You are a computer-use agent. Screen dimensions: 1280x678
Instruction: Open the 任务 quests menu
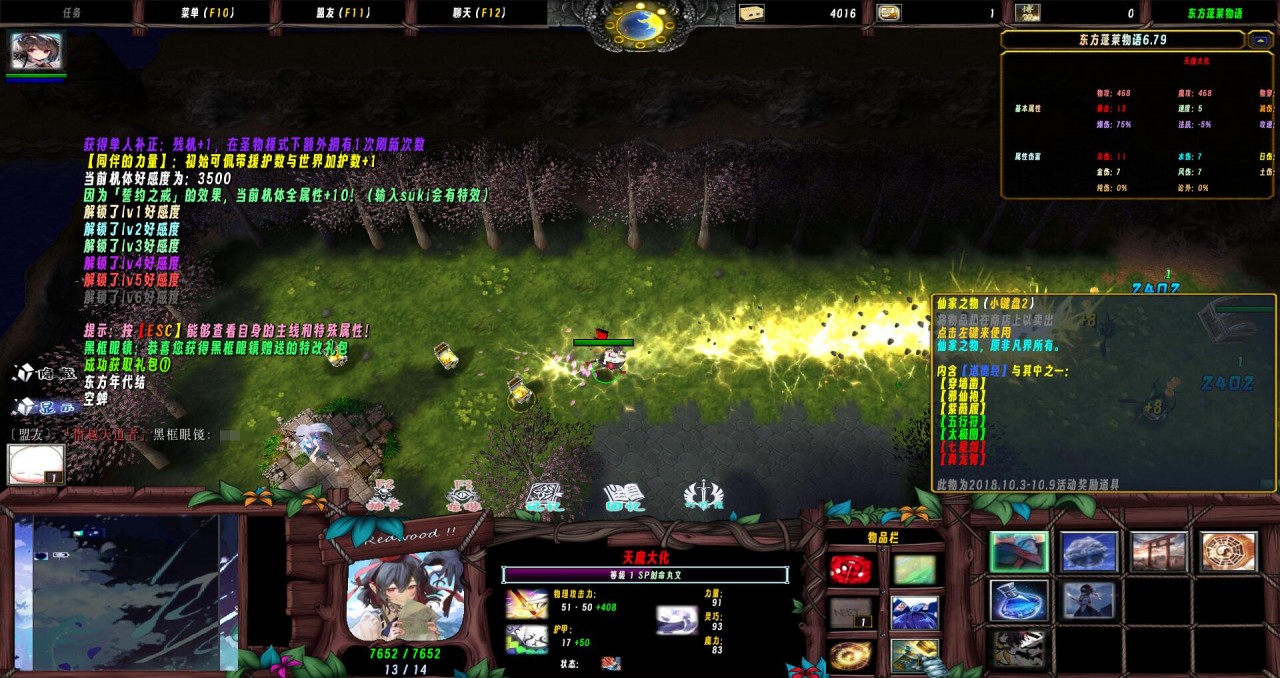click(72, 13)
